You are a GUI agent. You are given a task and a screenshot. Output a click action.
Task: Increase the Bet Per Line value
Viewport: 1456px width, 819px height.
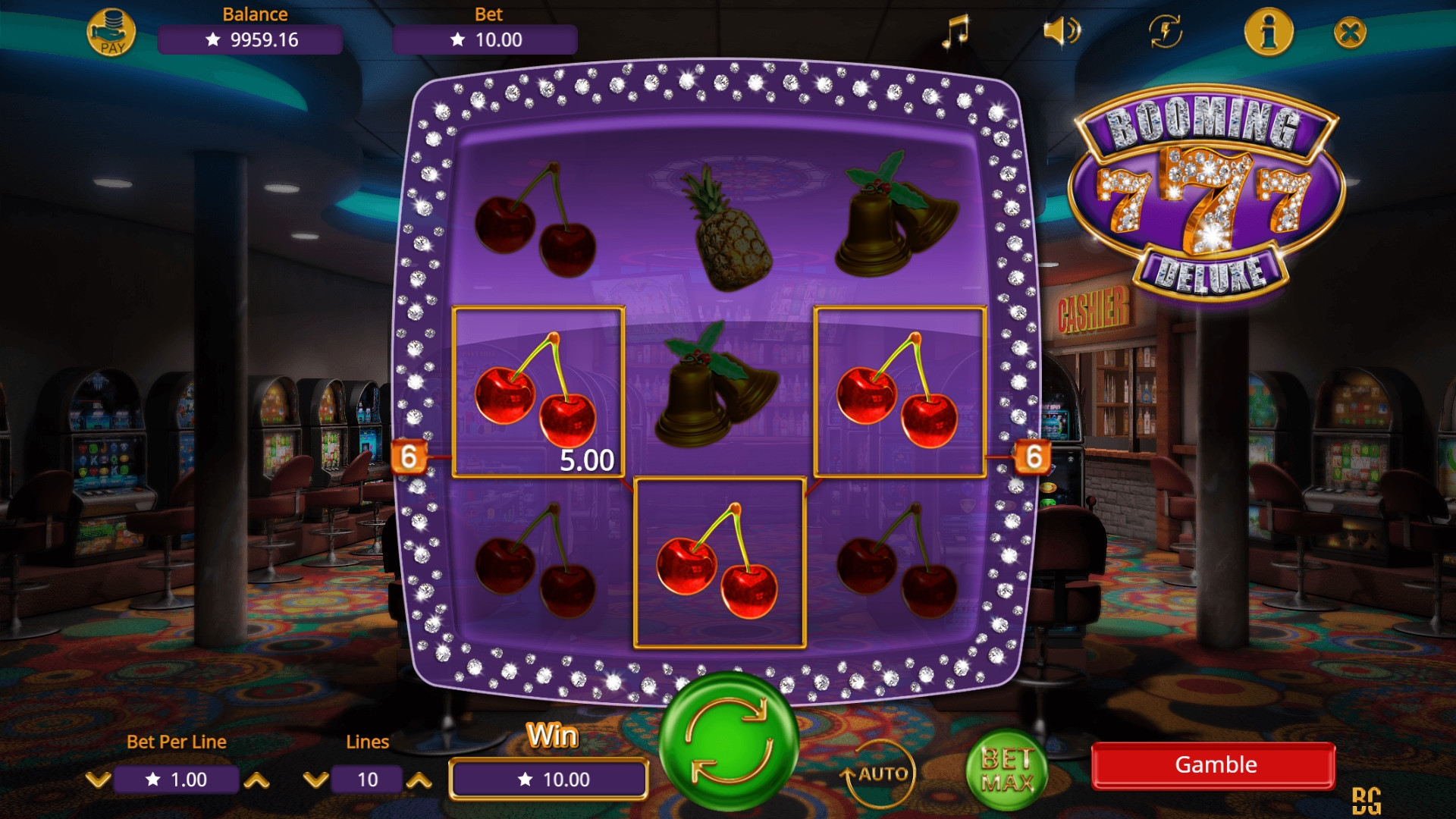point(256,780)
